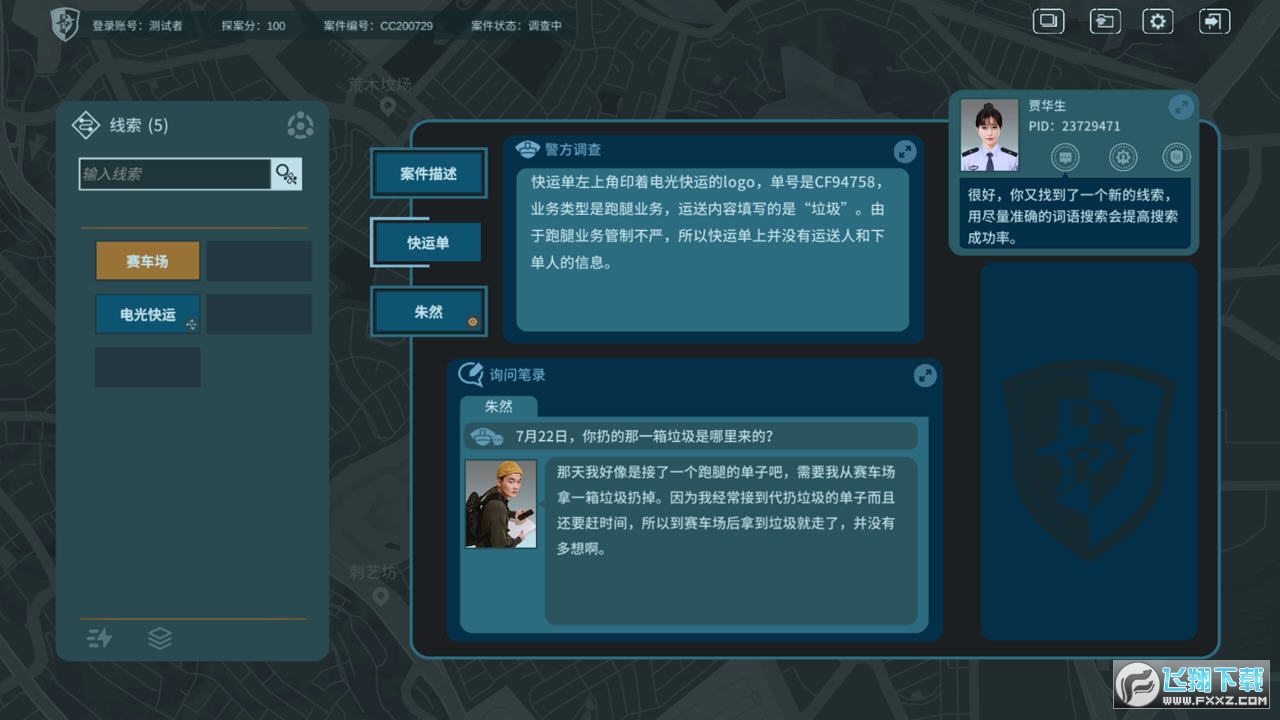
Task: Expand the 询问笔录 panel using its arrow
Action: pyautogui.click(x=924, y=375)
